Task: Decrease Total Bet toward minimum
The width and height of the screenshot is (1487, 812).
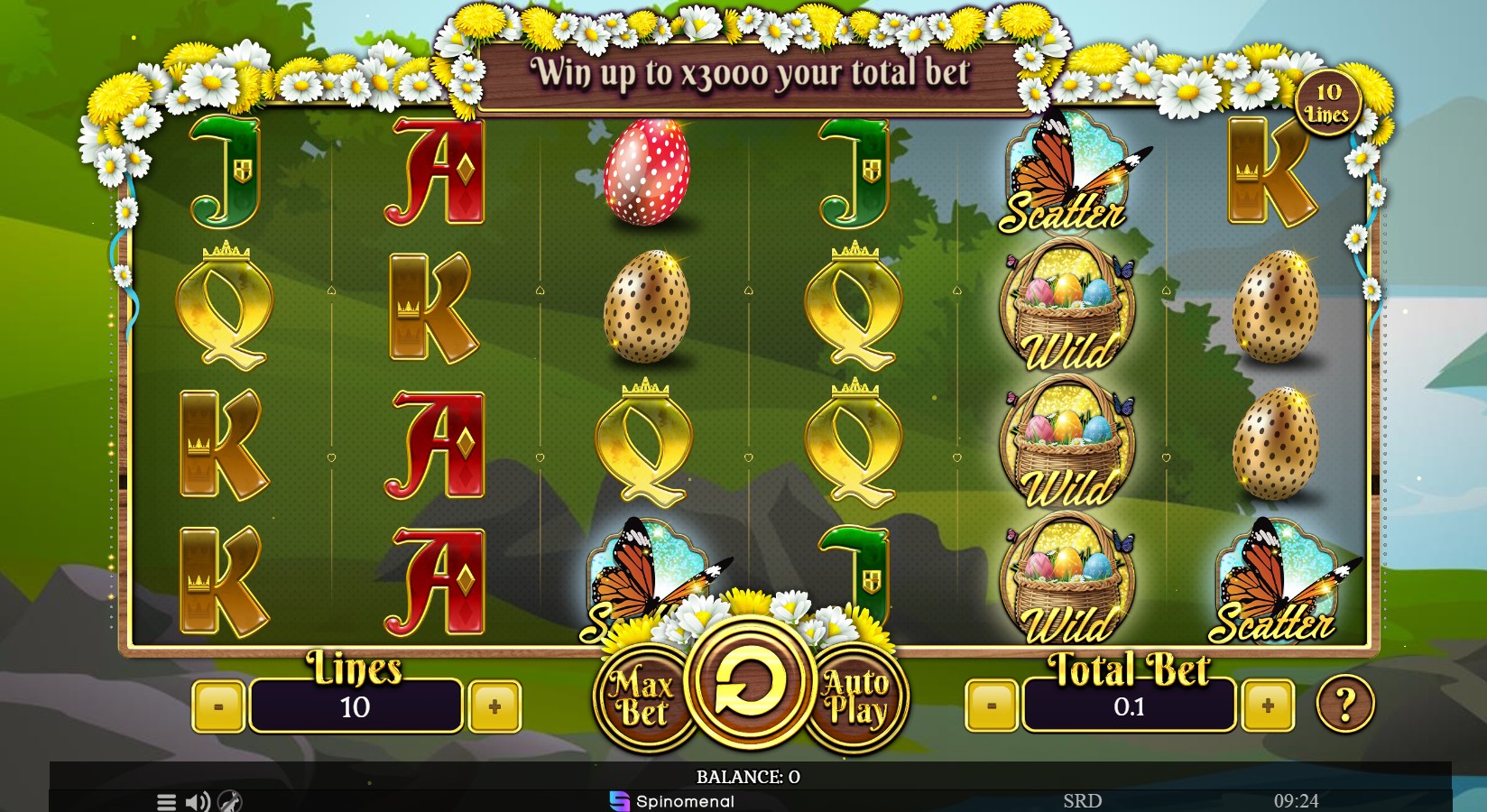Action: coord(993,706)
